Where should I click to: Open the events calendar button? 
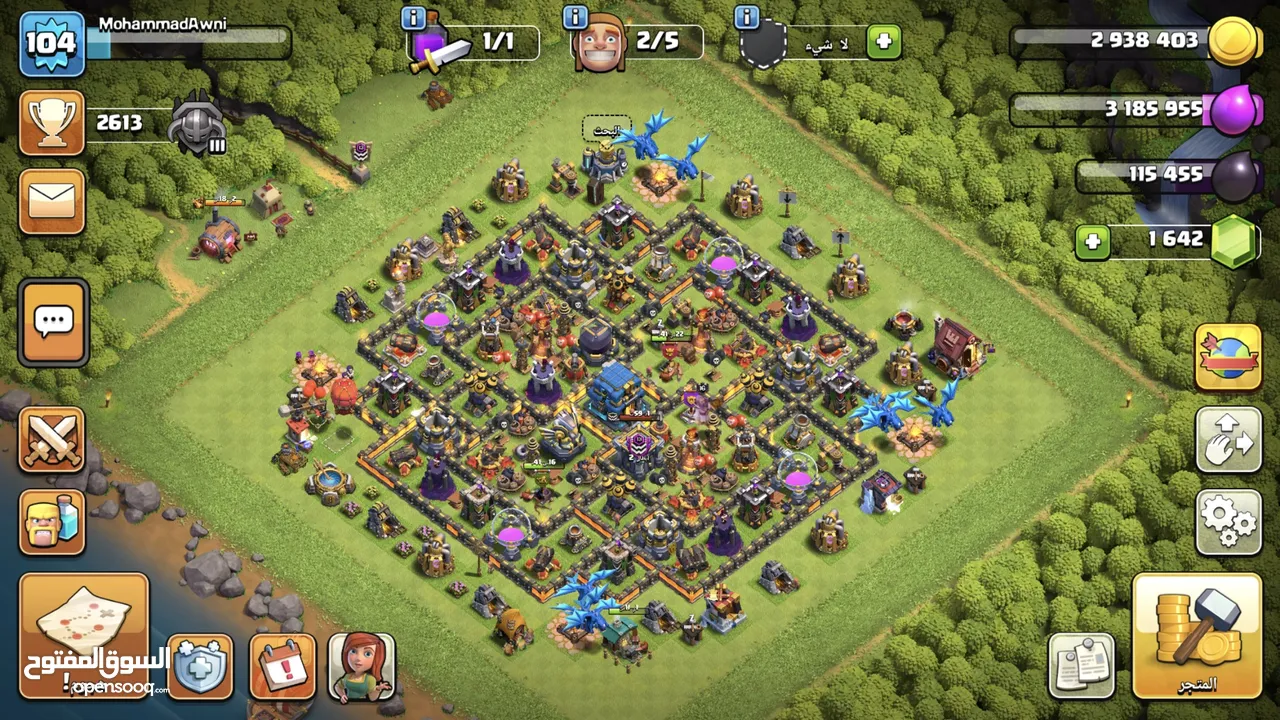pos(282,665)
